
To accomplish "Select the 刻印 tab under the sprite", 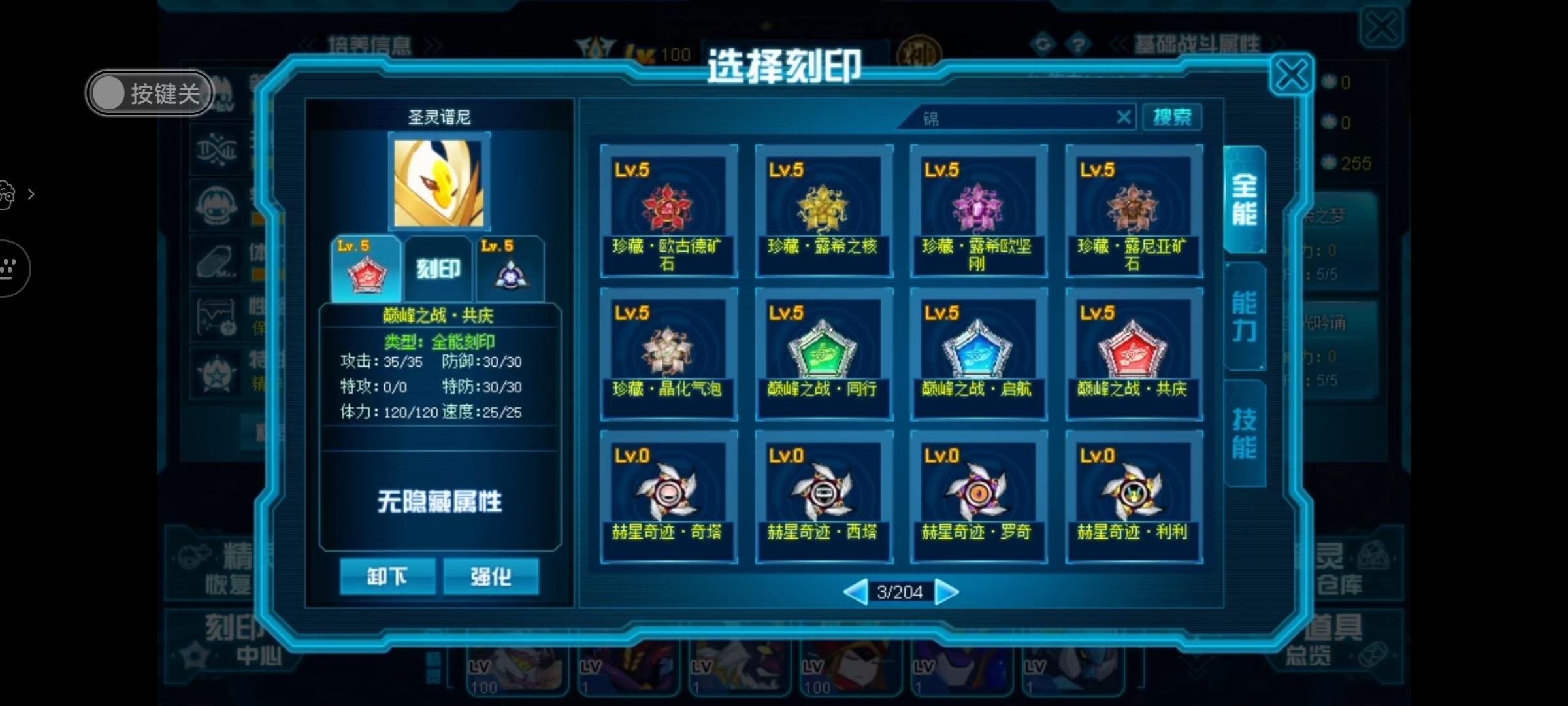I will 437,267.
